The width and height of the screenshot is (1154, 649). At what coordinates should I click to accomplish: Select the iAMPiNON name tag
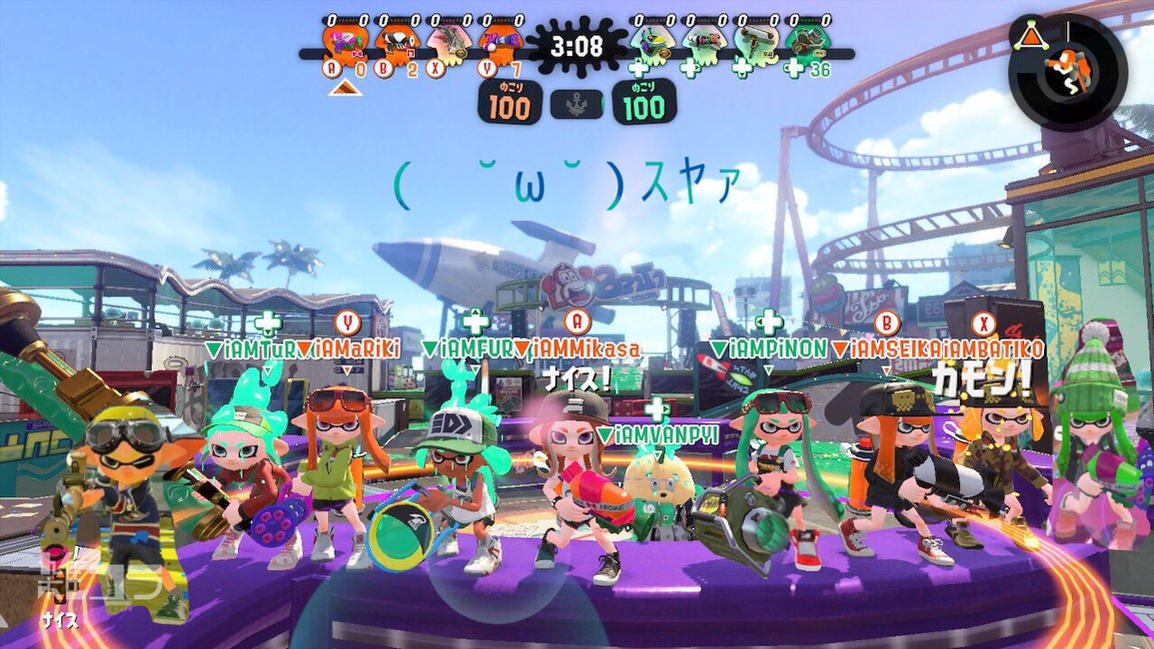coord(768,349)
